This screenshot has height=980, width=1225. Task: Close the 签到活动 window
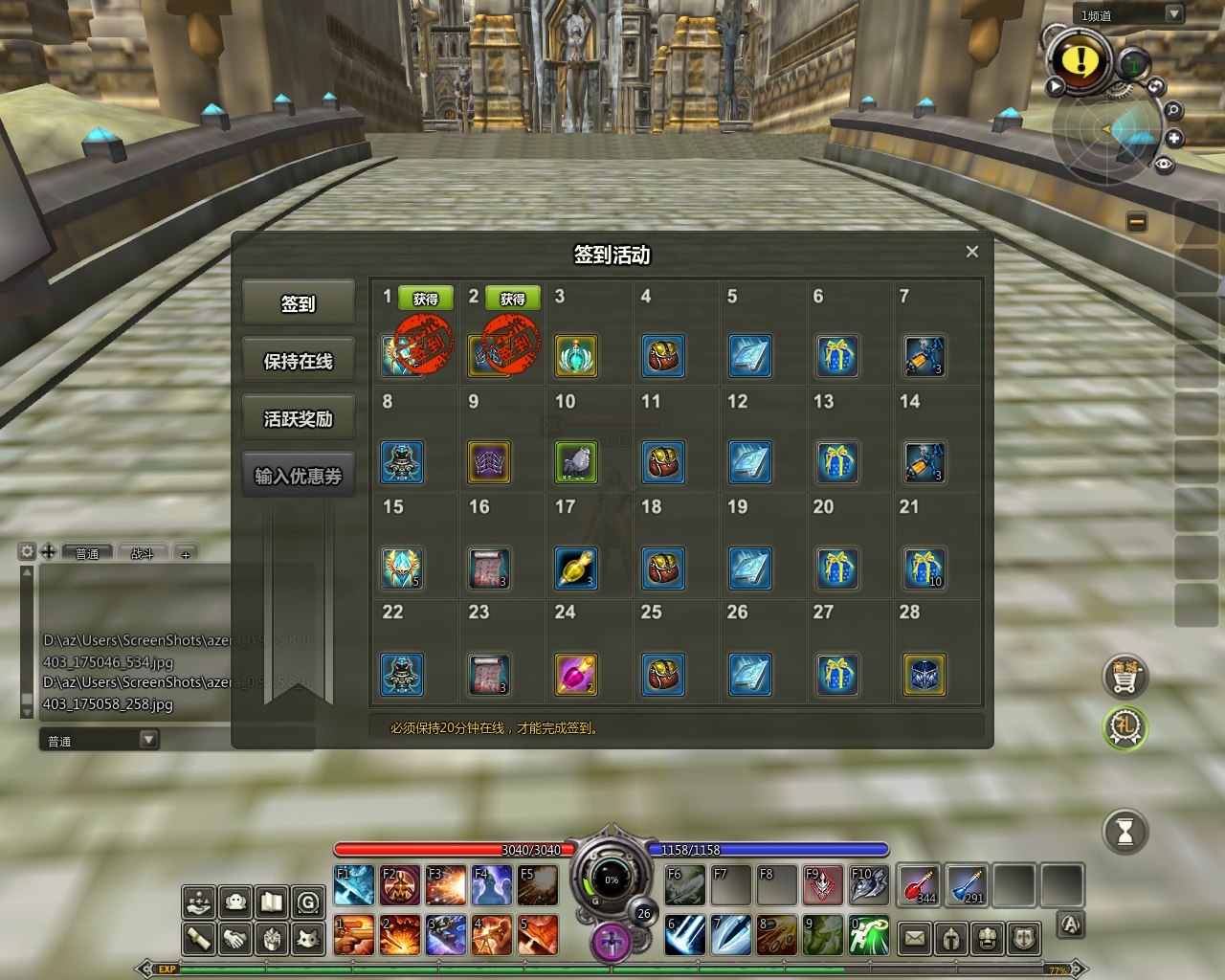[971, 252]
